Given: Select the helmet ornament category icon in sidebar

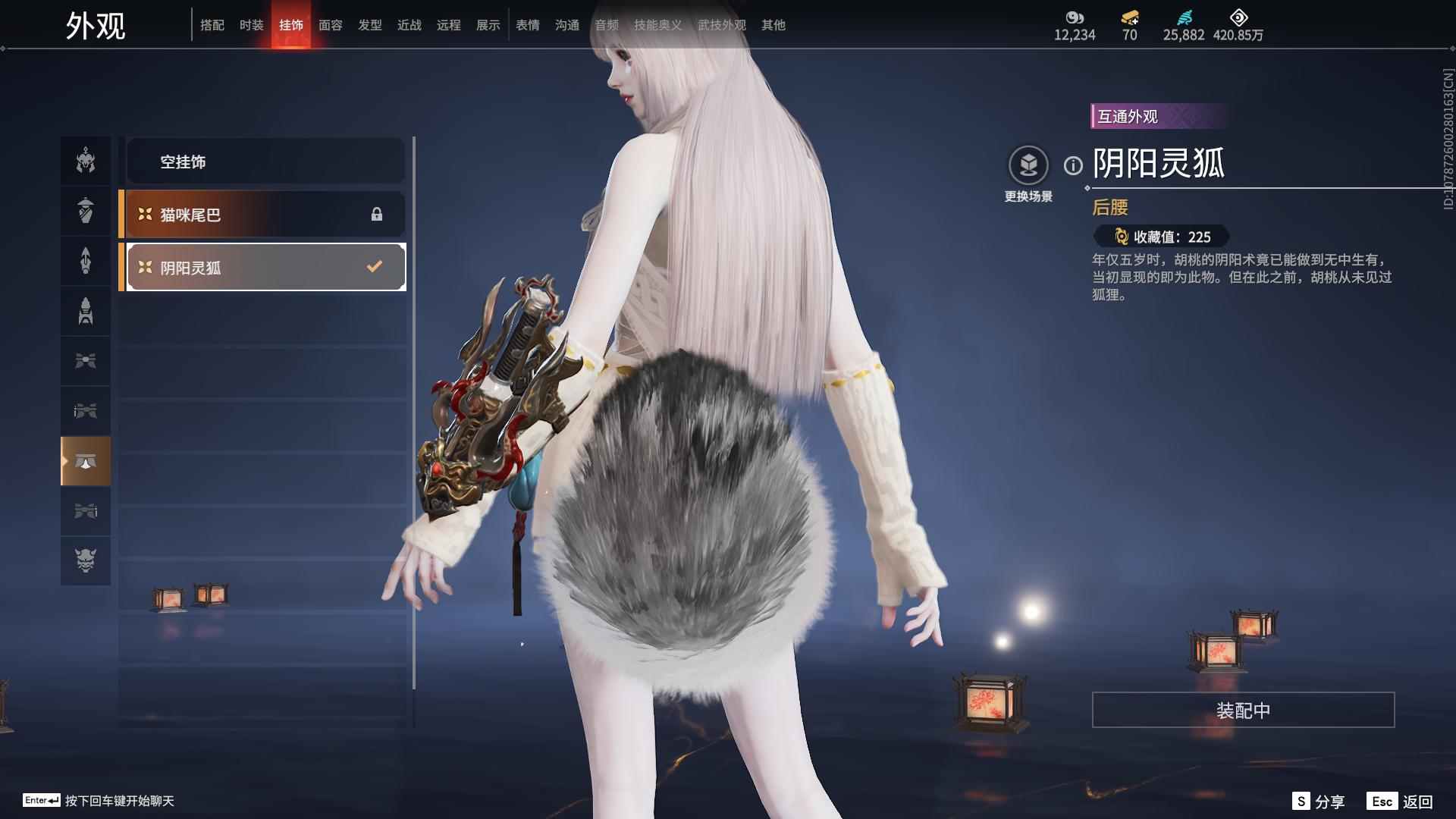Looking at the screenshot, I should [x=86, y=161].
